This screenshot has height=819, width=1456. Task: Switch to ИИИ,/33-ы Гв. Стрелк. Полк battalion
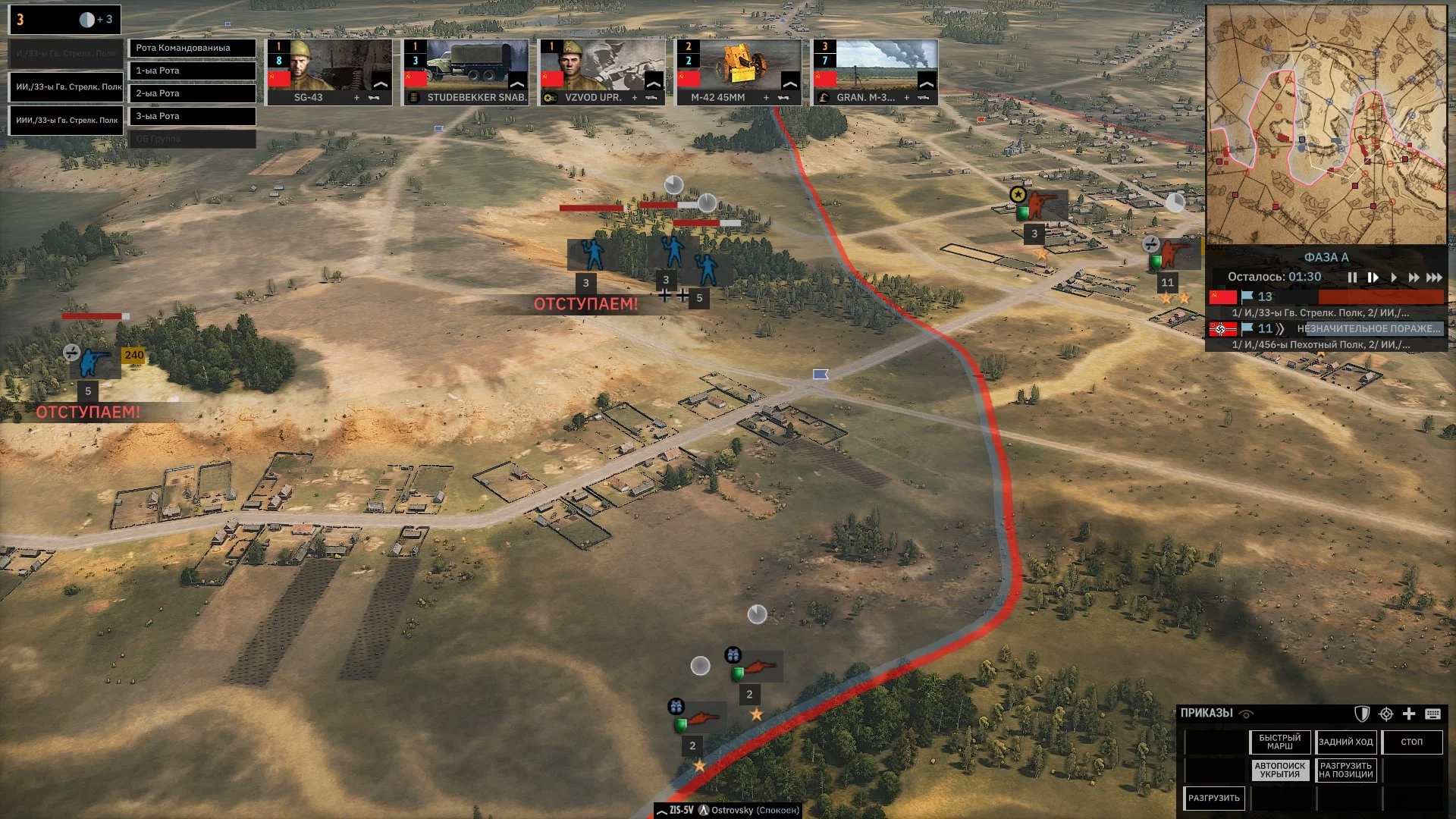pos(66,120)
